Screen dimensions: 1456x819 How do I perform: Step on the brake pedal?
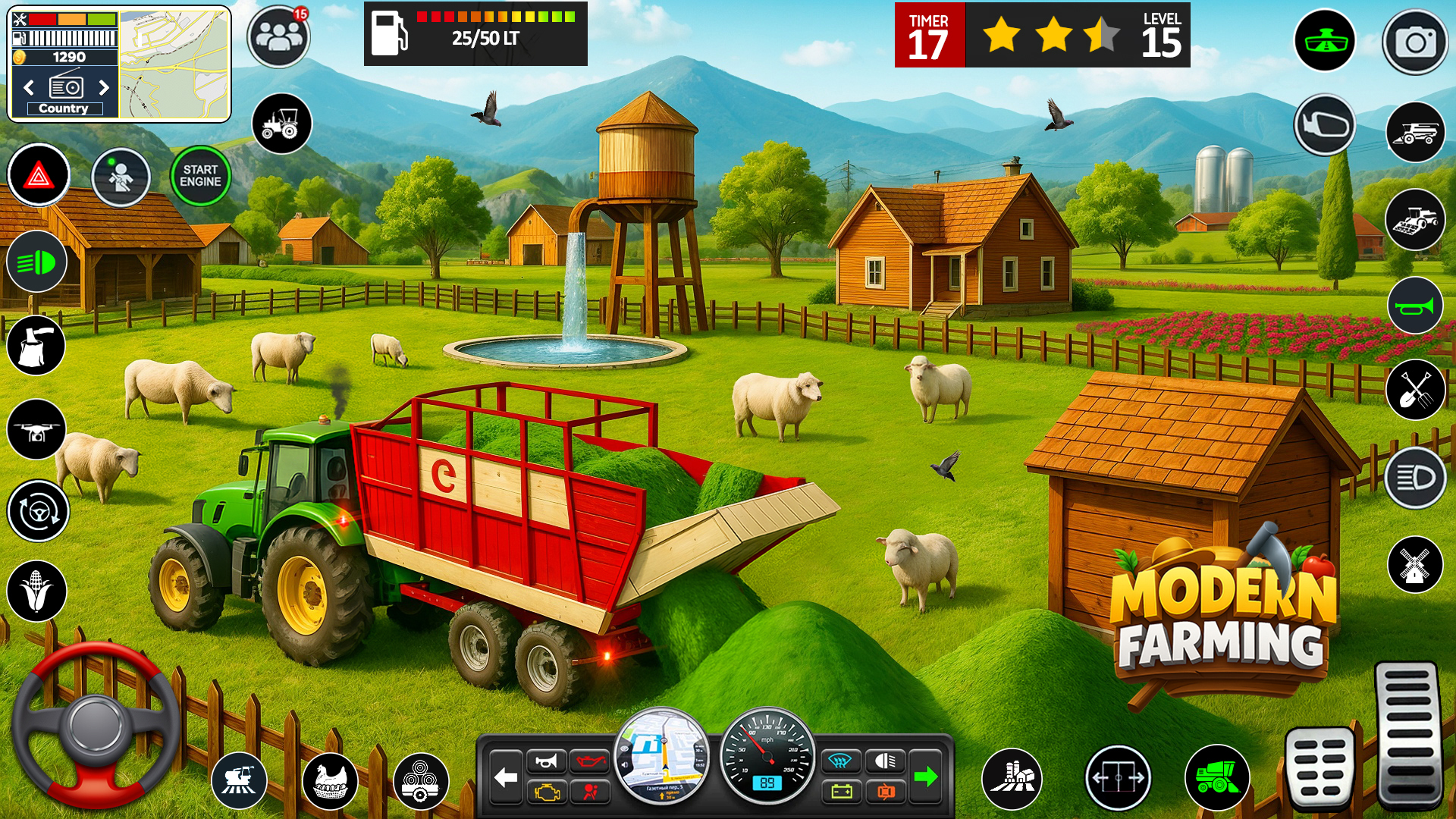(1320, 767)
